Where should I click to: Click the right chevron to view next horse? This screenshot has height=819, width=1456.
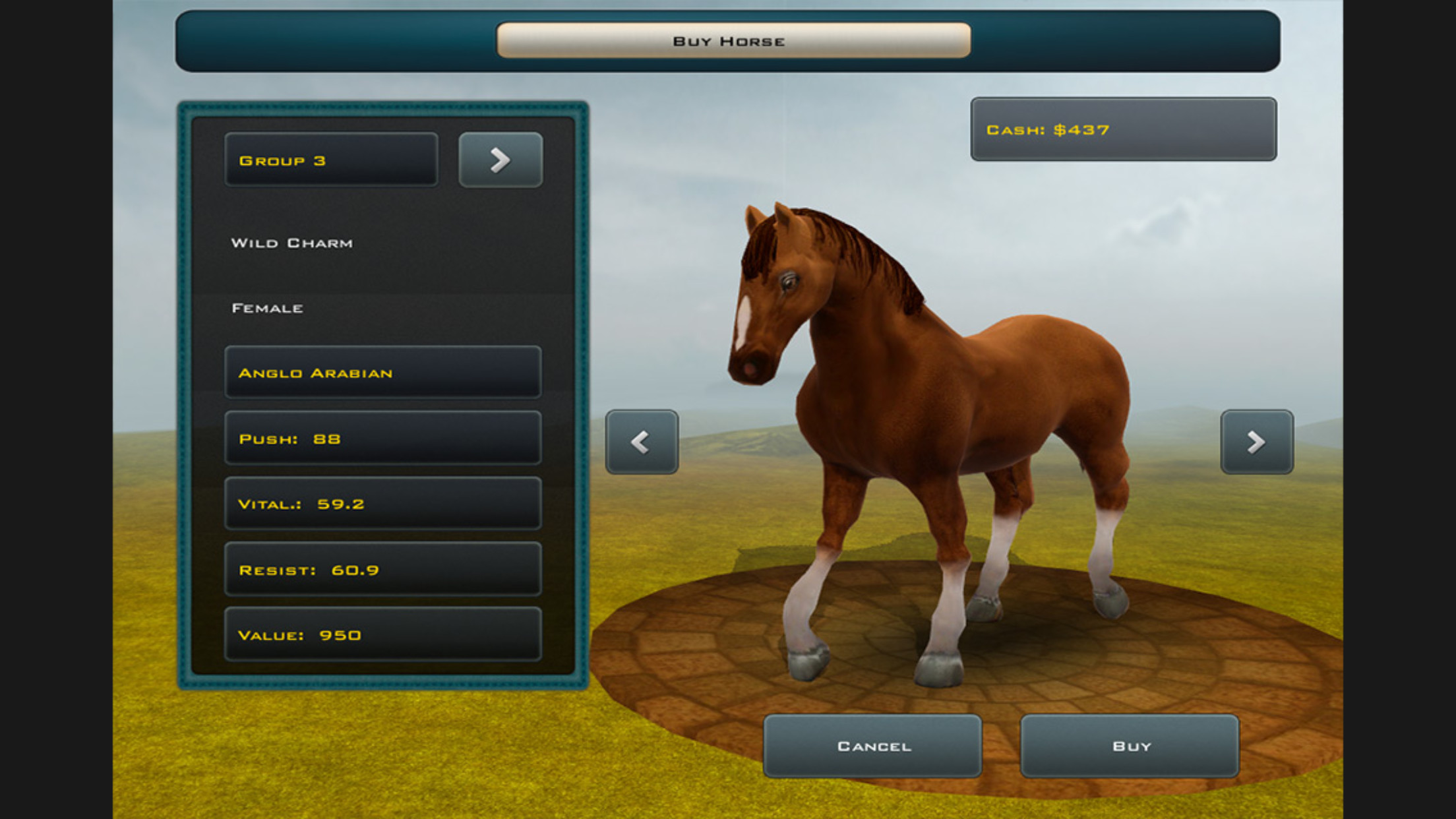[1256, 442]
